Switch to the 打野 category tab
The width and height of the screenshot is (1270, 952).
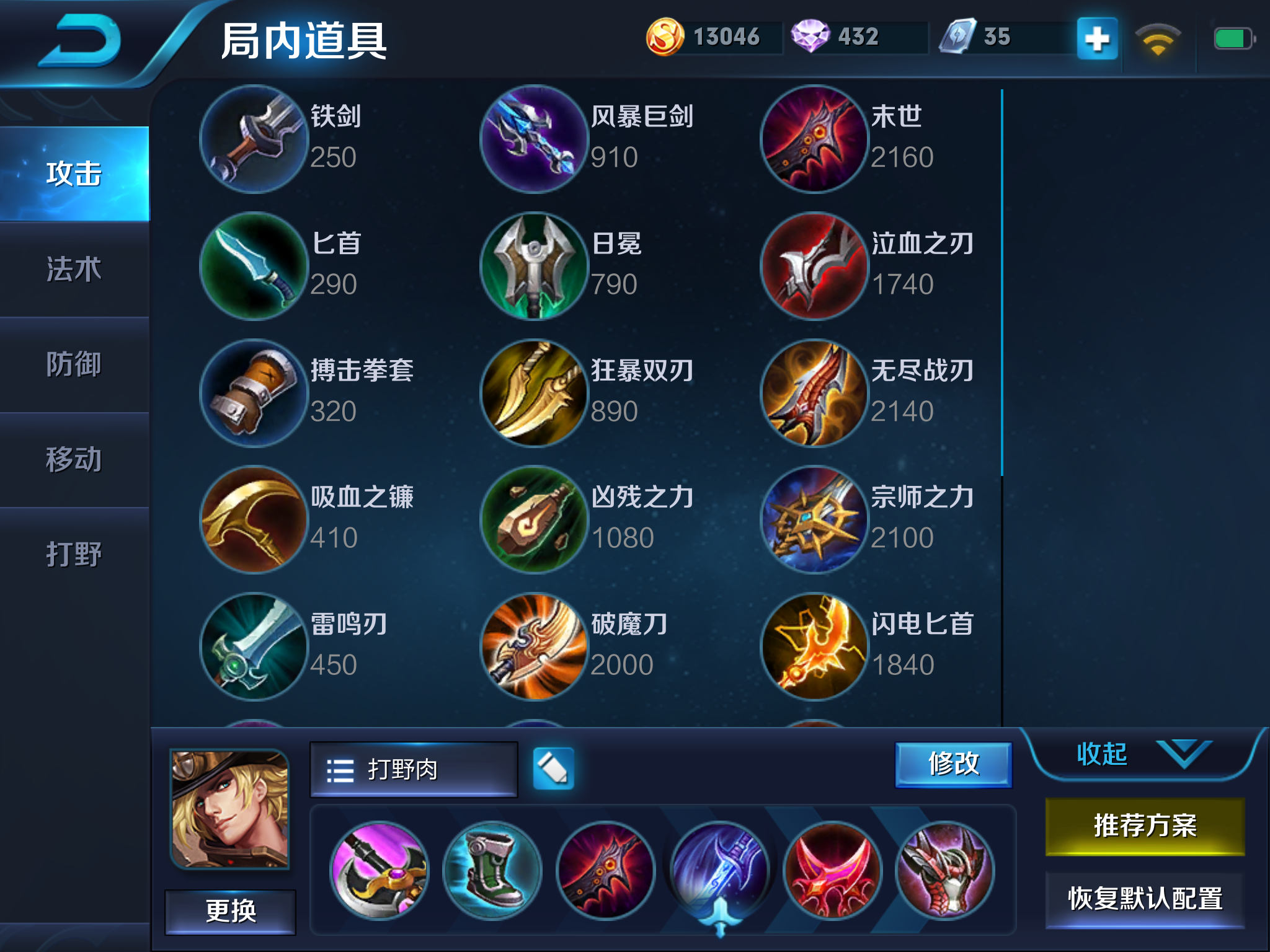[74, 555]
